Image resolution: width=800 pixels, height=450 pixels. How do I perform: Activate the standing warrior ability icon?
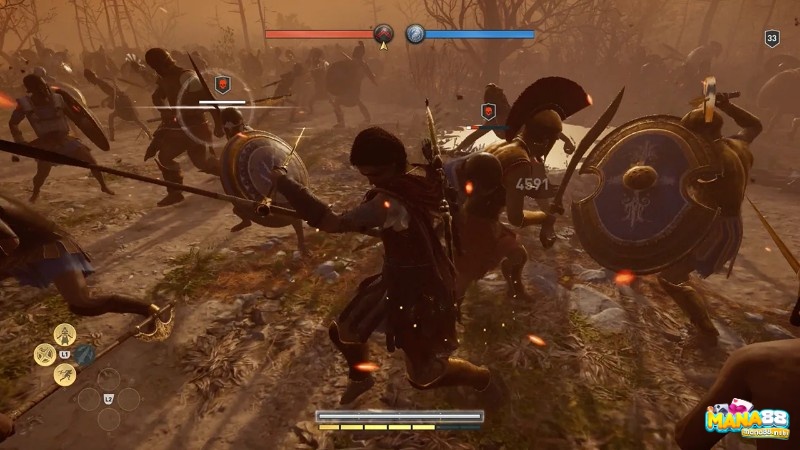pos(63,334)
